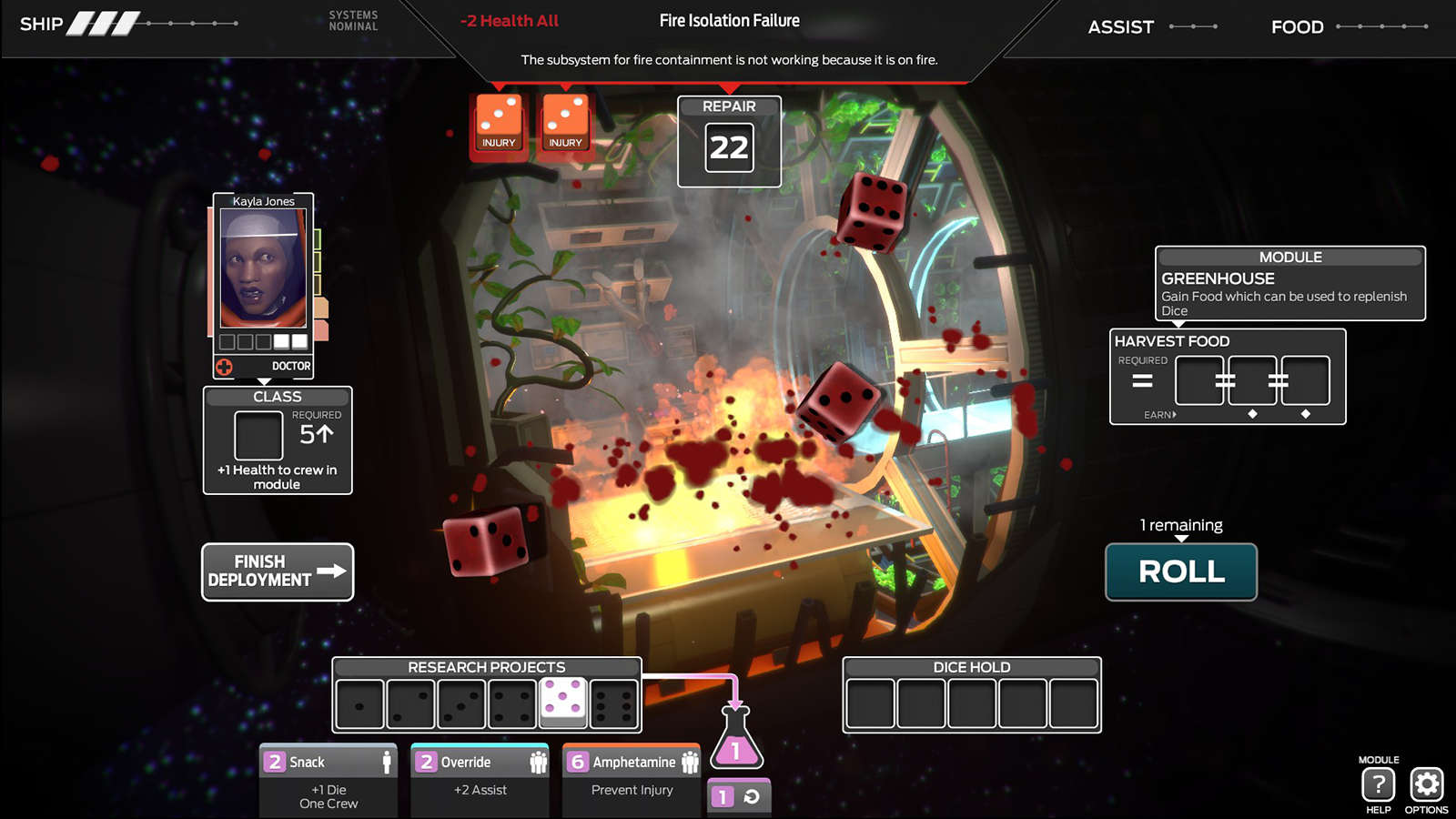Choose the Amphetamine research card
The width and height of the screenshot is (1456, 819).
[632, 781]
